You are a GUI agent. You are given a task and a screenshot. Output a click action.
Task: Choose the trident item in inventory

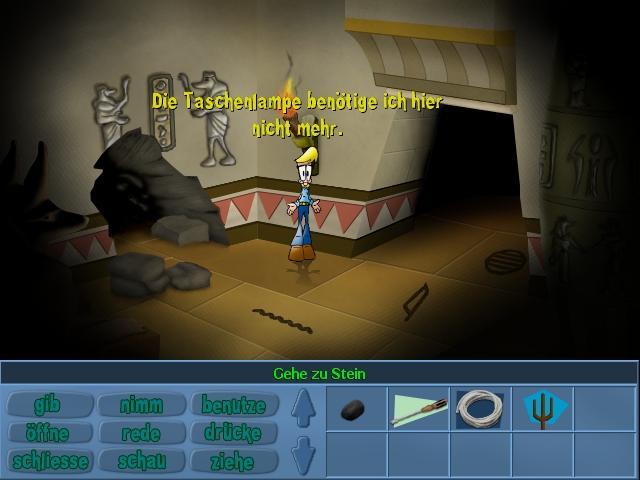click(543, 410)
